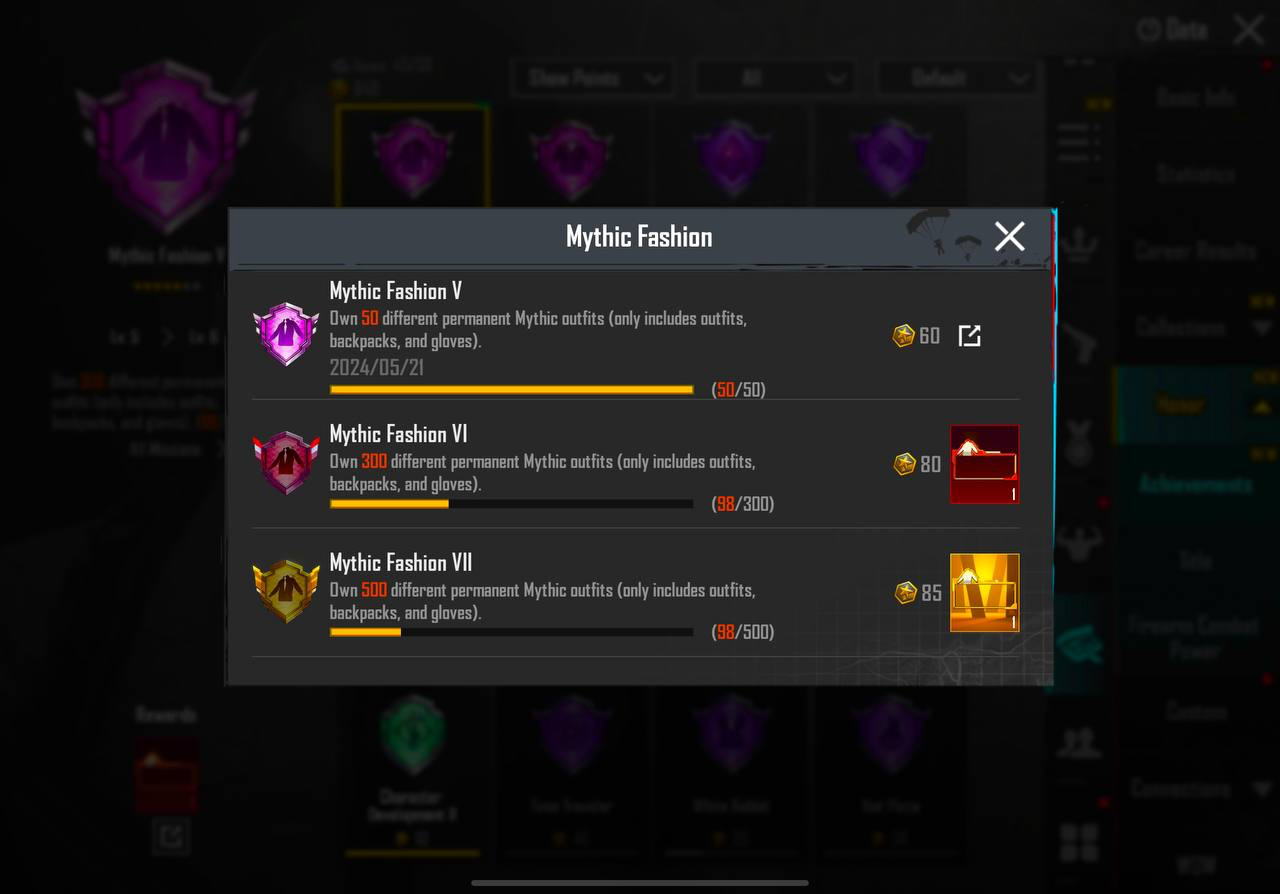Select the Mythic Fashion VII badge
The image size is (1280, 894).
click(286, 591)
